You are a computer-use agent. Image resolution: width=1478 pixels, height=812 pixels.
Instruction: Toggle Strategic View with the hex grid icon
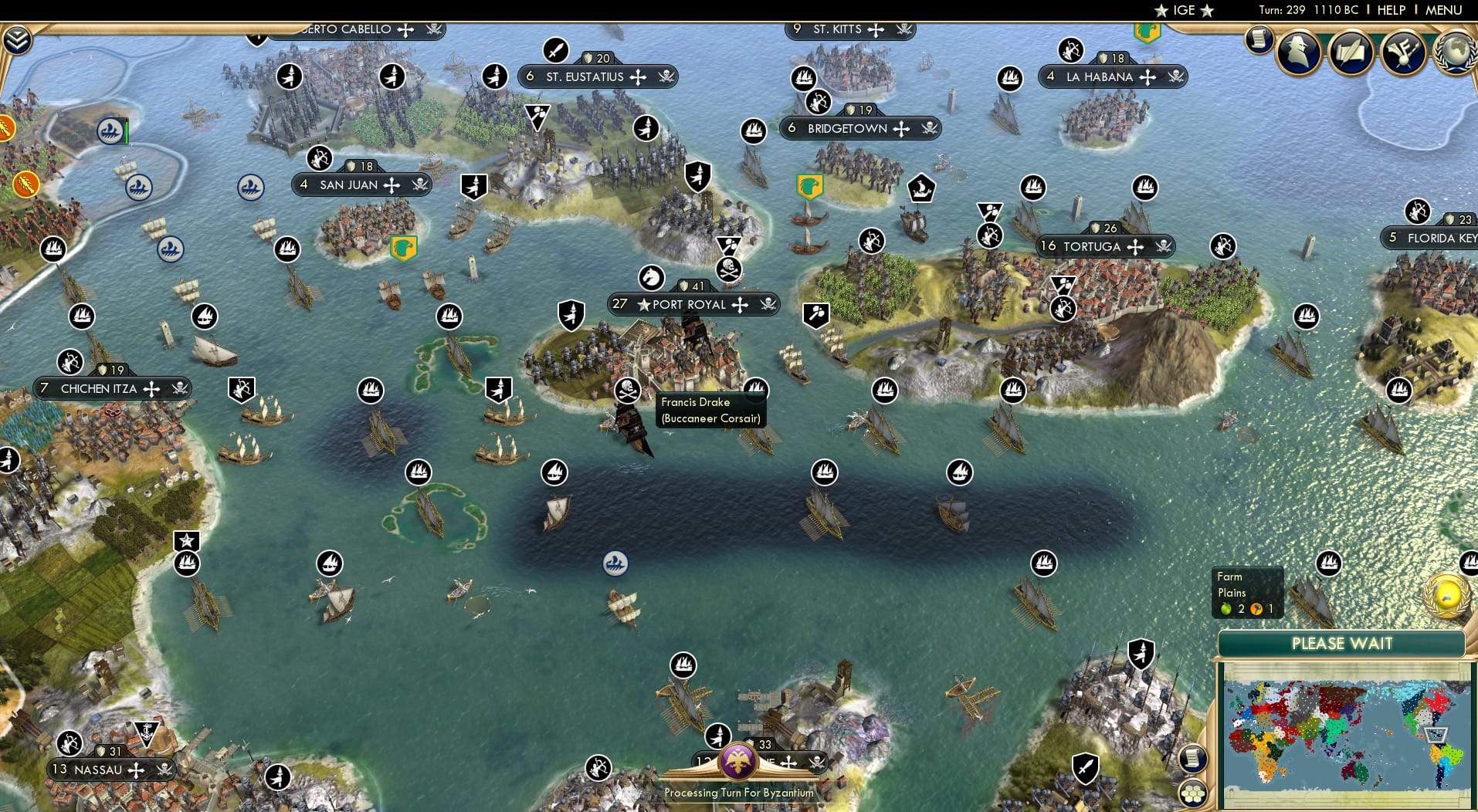pos(1194,791)
